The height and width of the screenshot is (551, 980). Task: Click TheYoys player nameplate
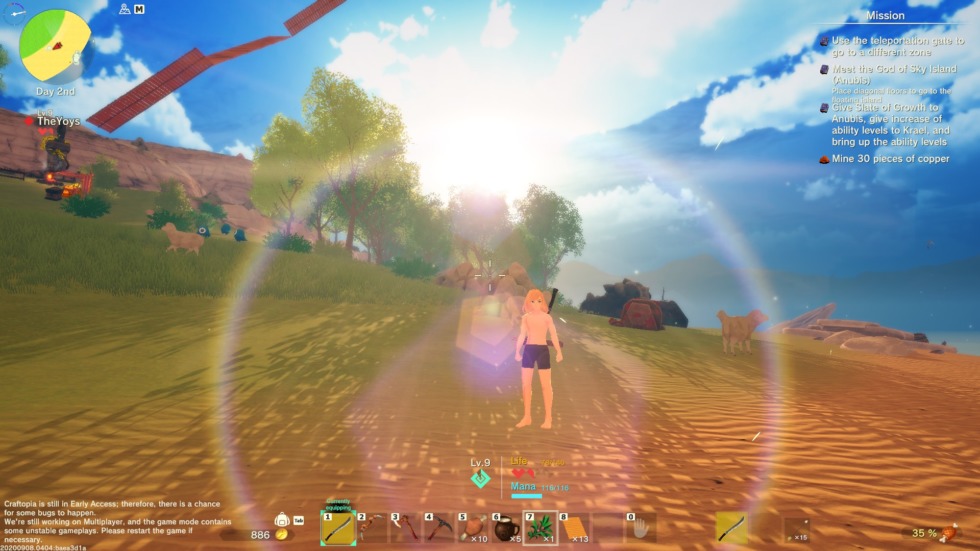59,121
